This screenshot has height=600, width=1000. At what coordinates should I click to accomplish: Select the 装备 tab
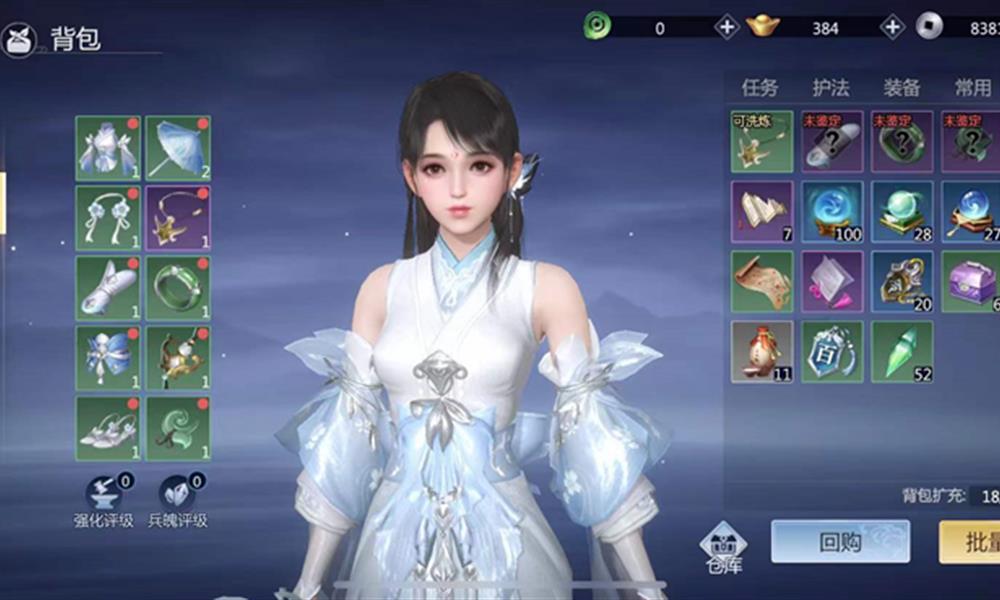pos(901,88)
